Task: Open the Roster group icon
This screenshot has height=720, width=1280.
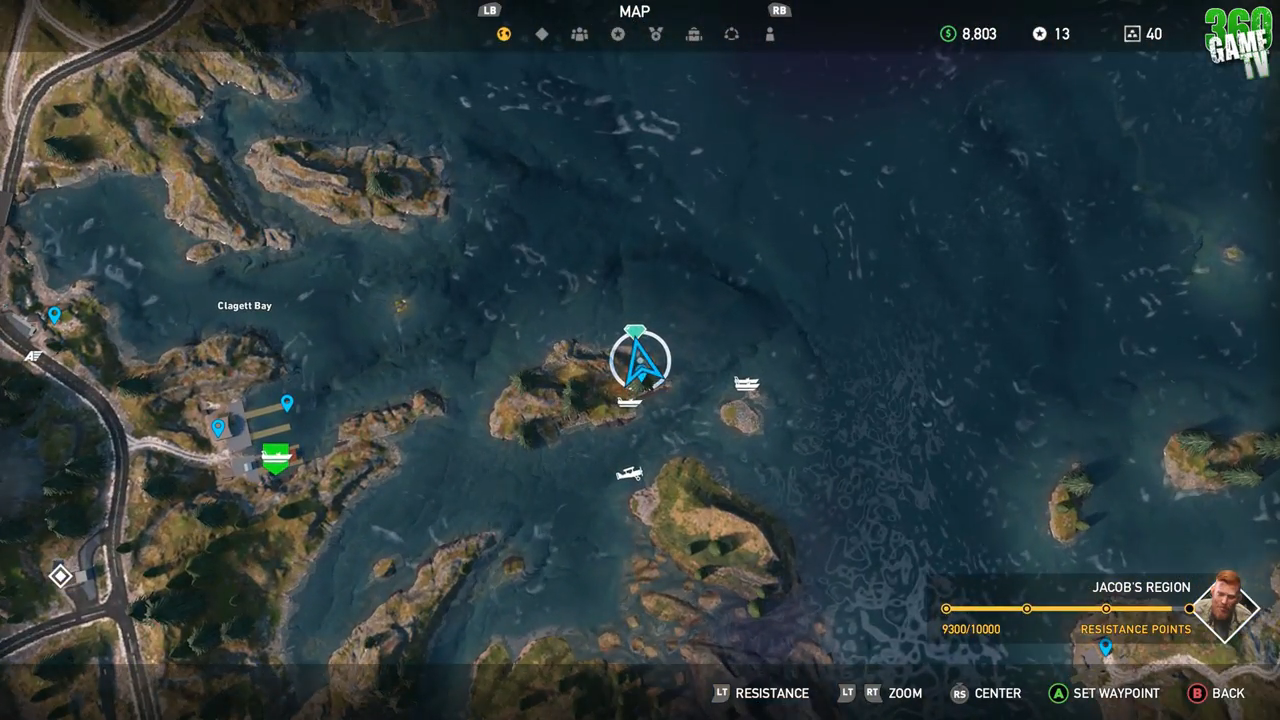Action: pyautogui.click(x=579, y=33)
